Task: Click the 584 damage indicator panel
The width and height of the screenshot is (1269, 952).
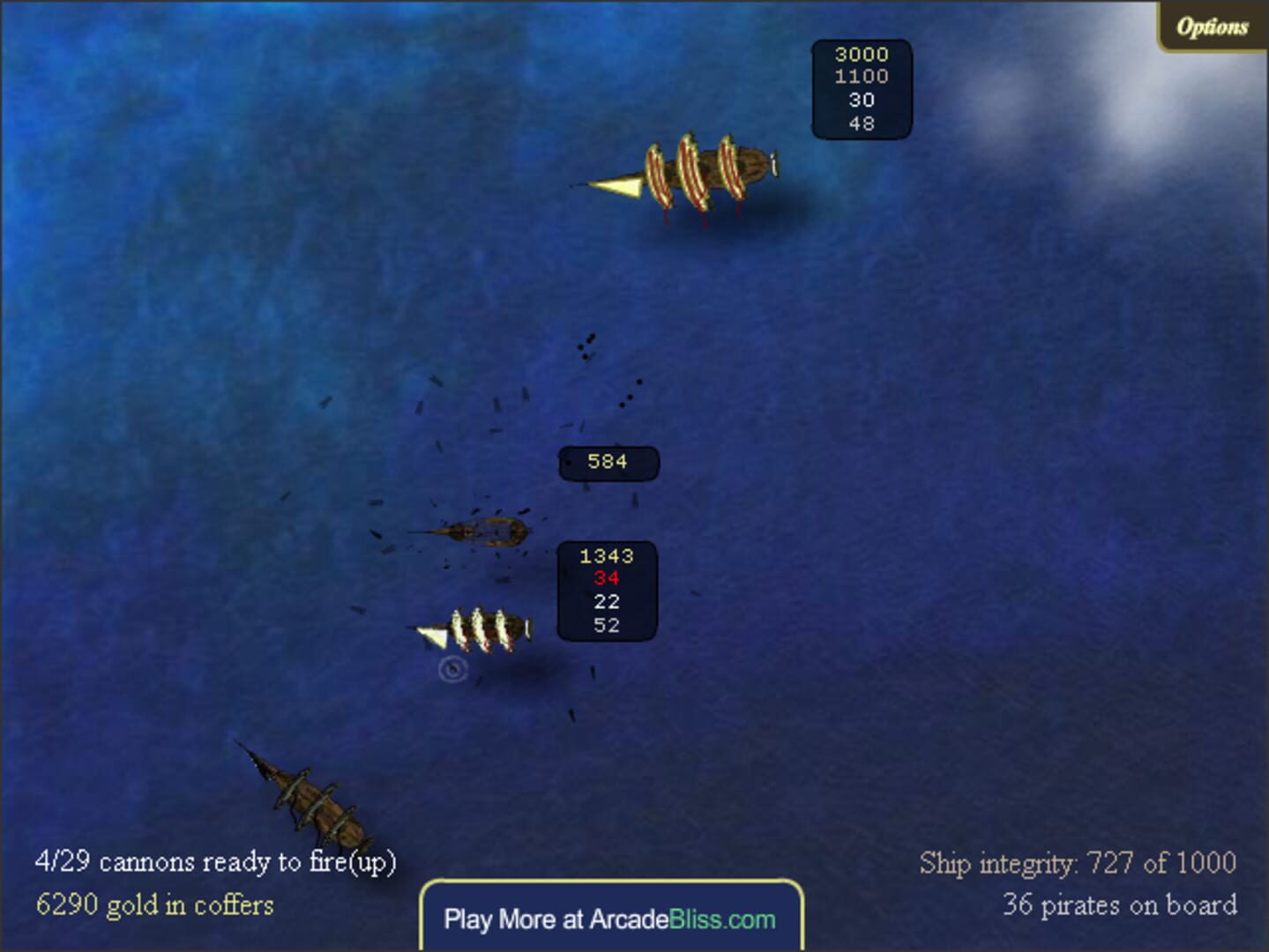Action: pyautogui.click(x=607, y=461)
